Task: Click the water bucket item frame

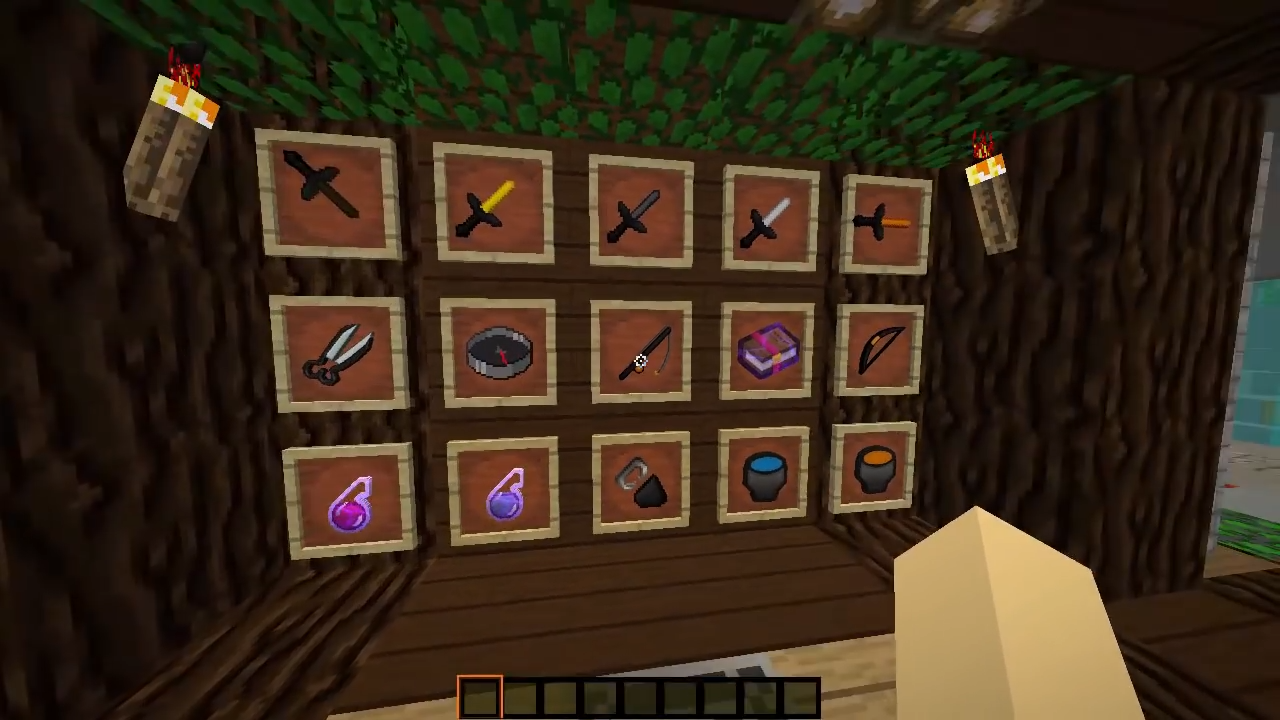Action: coord(765,475)
